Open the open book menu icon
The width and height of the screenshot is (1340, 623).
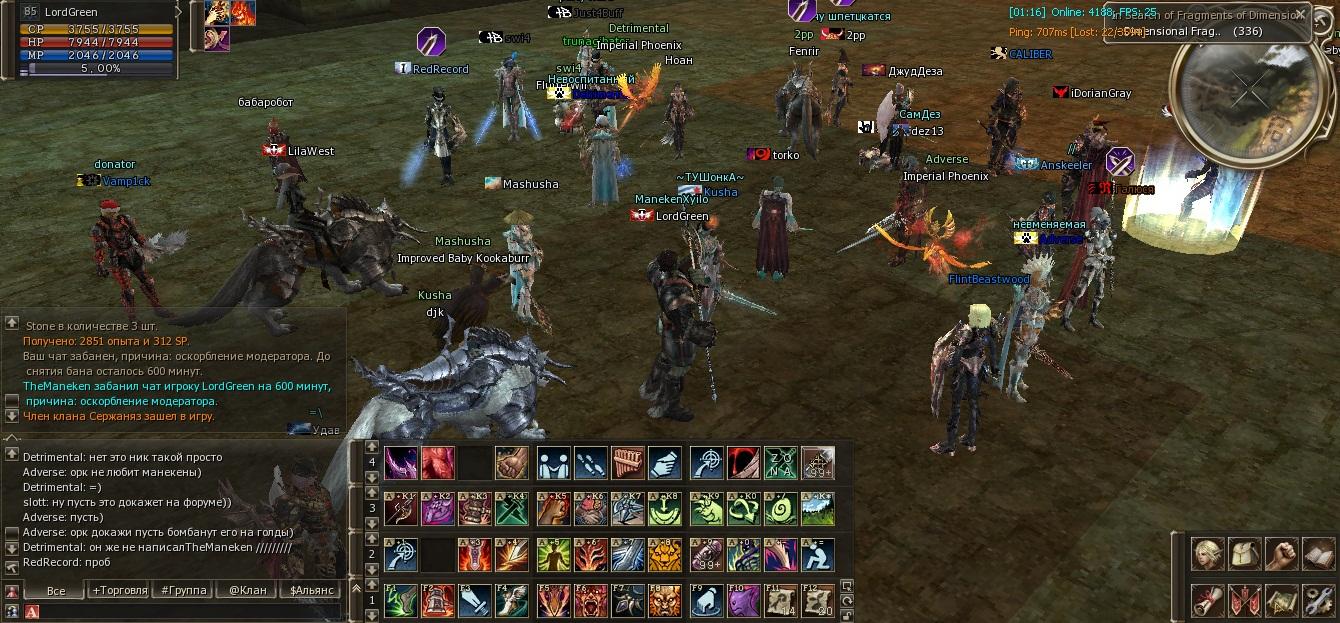pos(1318,553)
